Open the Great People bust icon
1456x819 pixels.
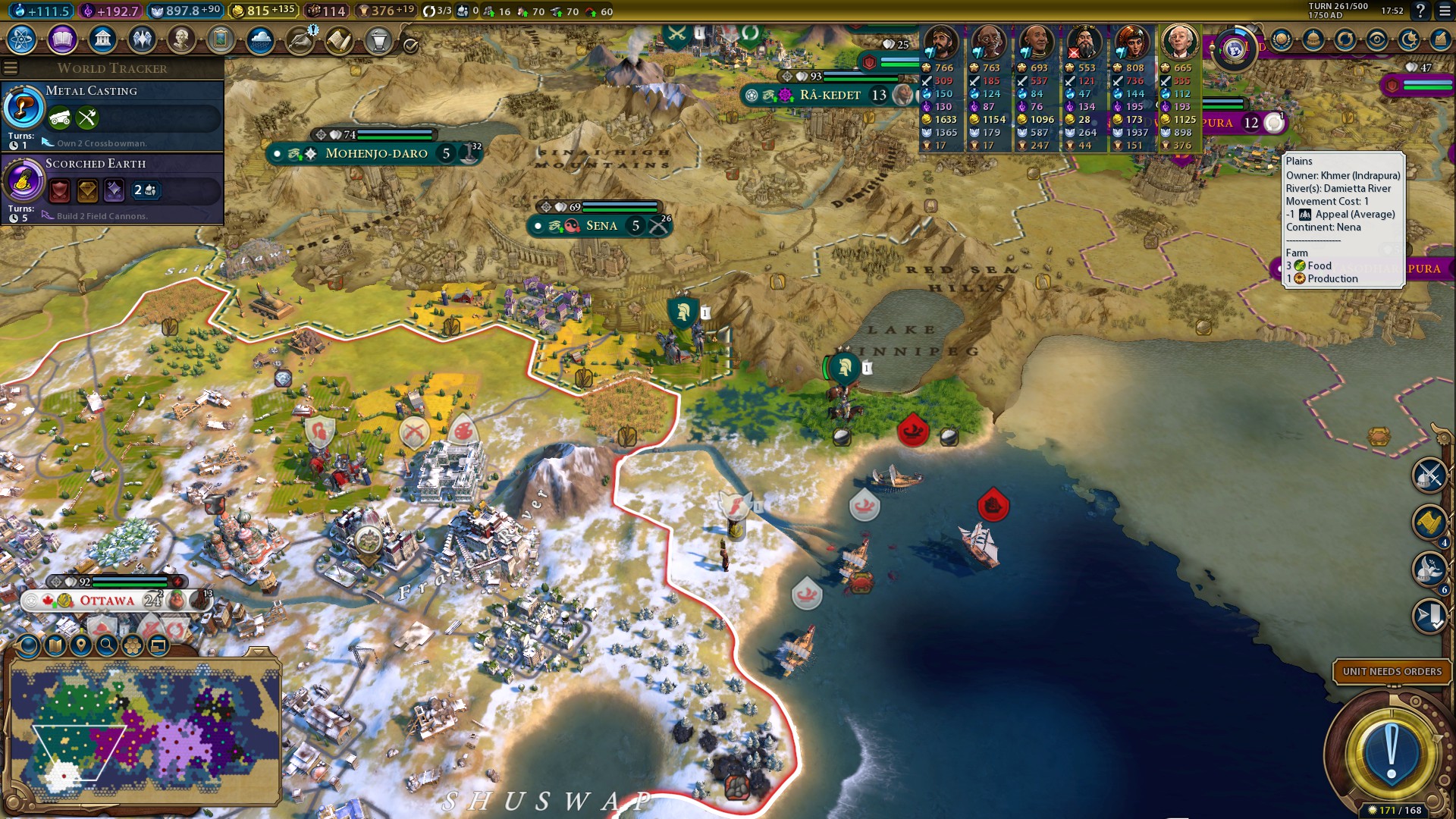(x=181, y=39)
